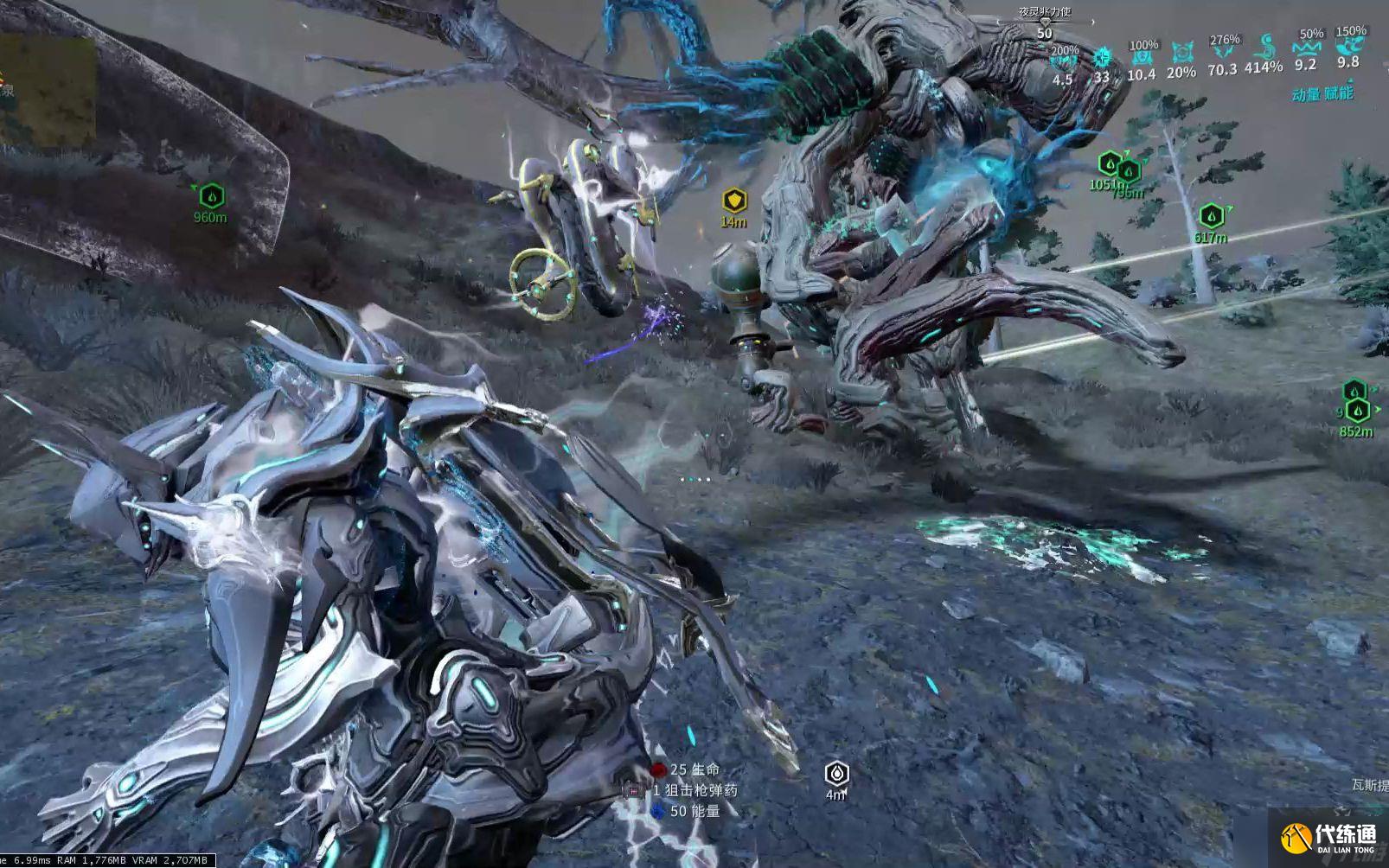Select the green waypoint marked 960m

click(212, 196)
